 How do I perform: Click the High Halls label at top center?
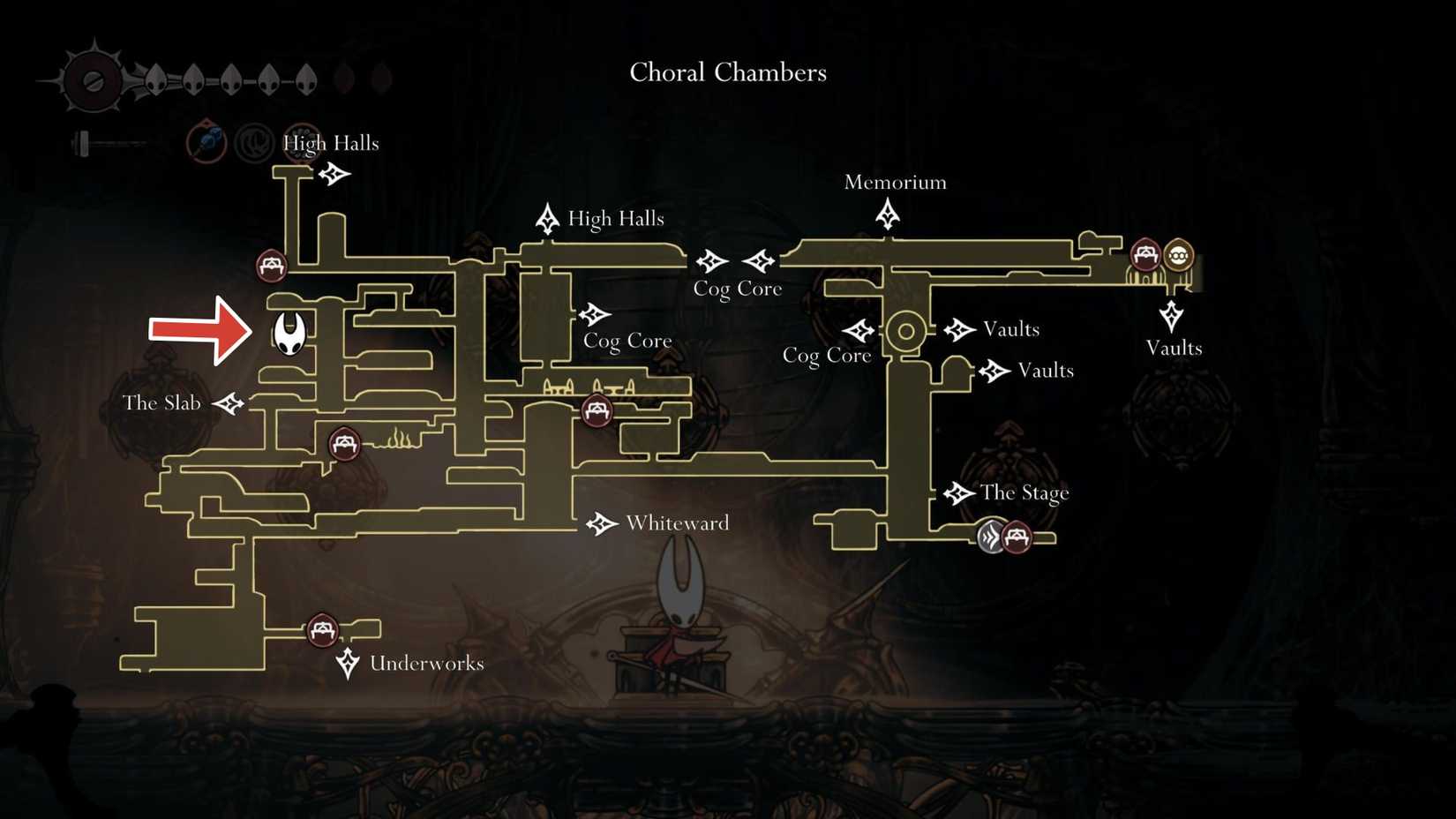(617, 219)
